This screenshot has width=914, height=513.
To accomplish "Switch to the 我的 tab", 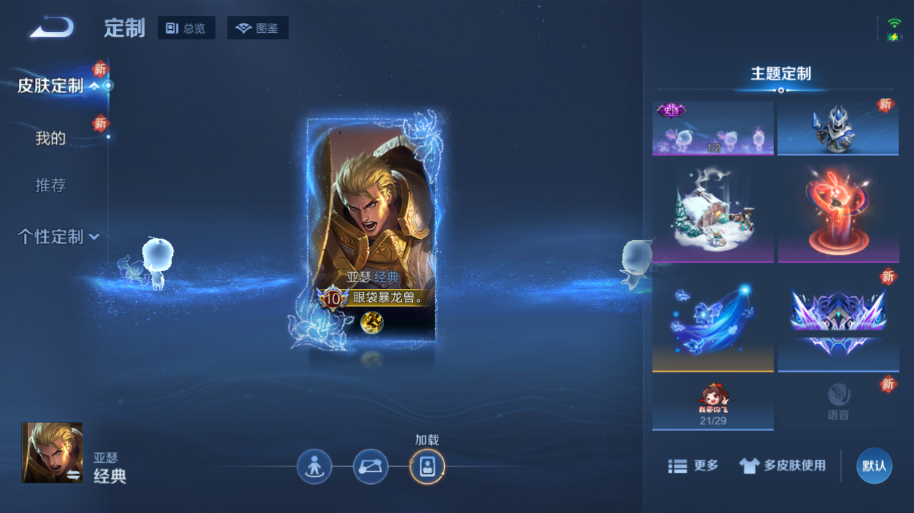I will (x=50, y=138).
